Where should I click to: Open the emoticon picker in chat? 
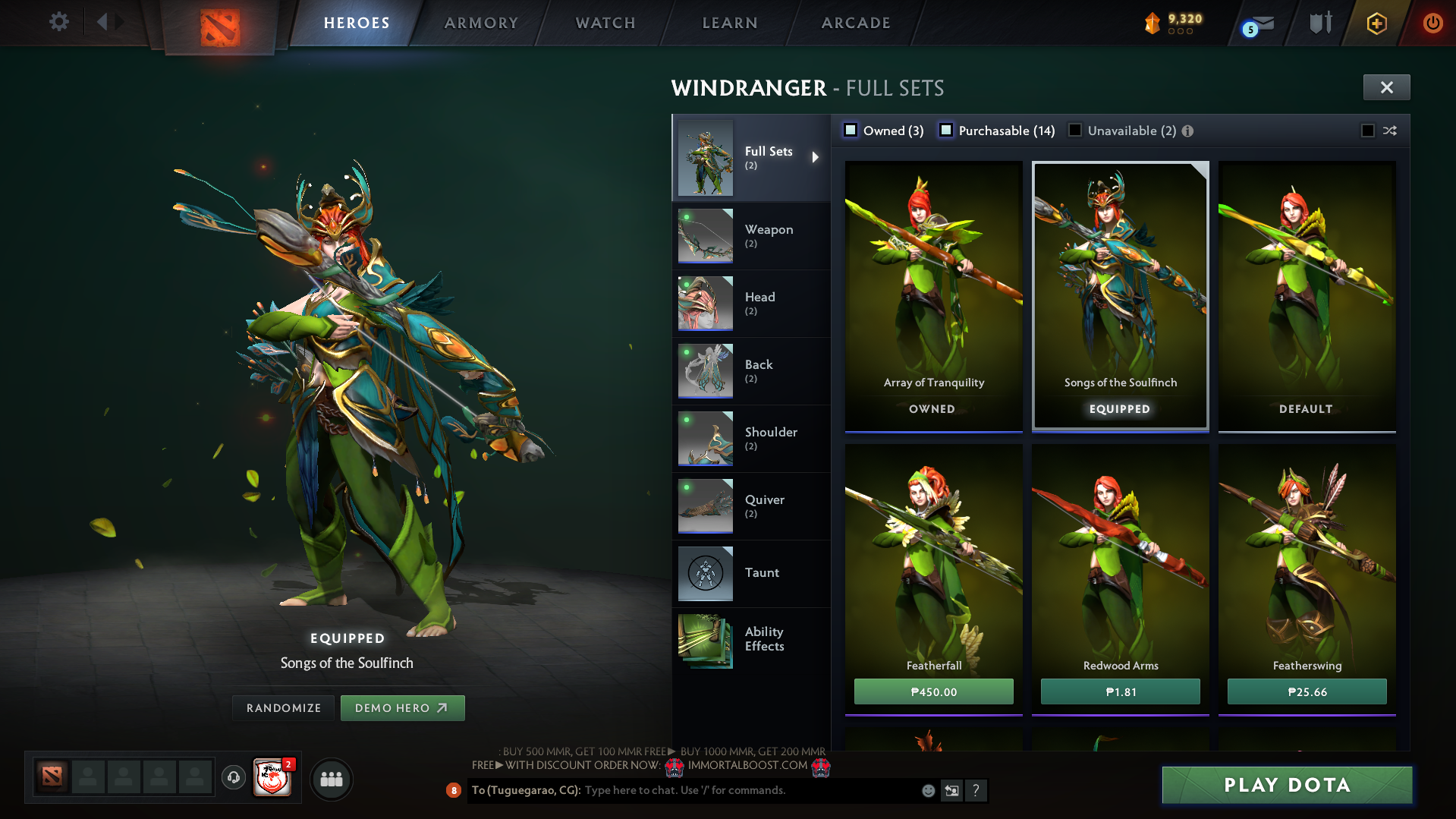[928, 790]
